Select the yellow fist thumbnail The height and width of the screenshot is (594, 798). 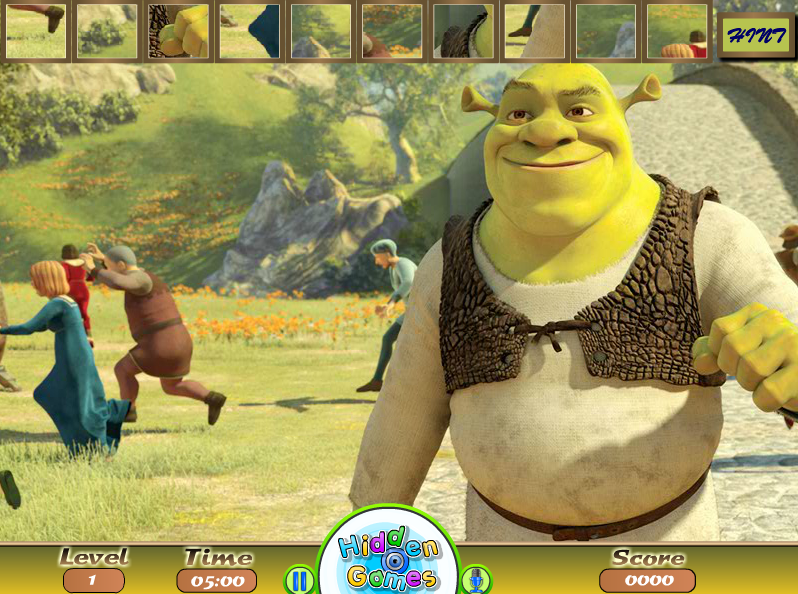pos(178,31)
